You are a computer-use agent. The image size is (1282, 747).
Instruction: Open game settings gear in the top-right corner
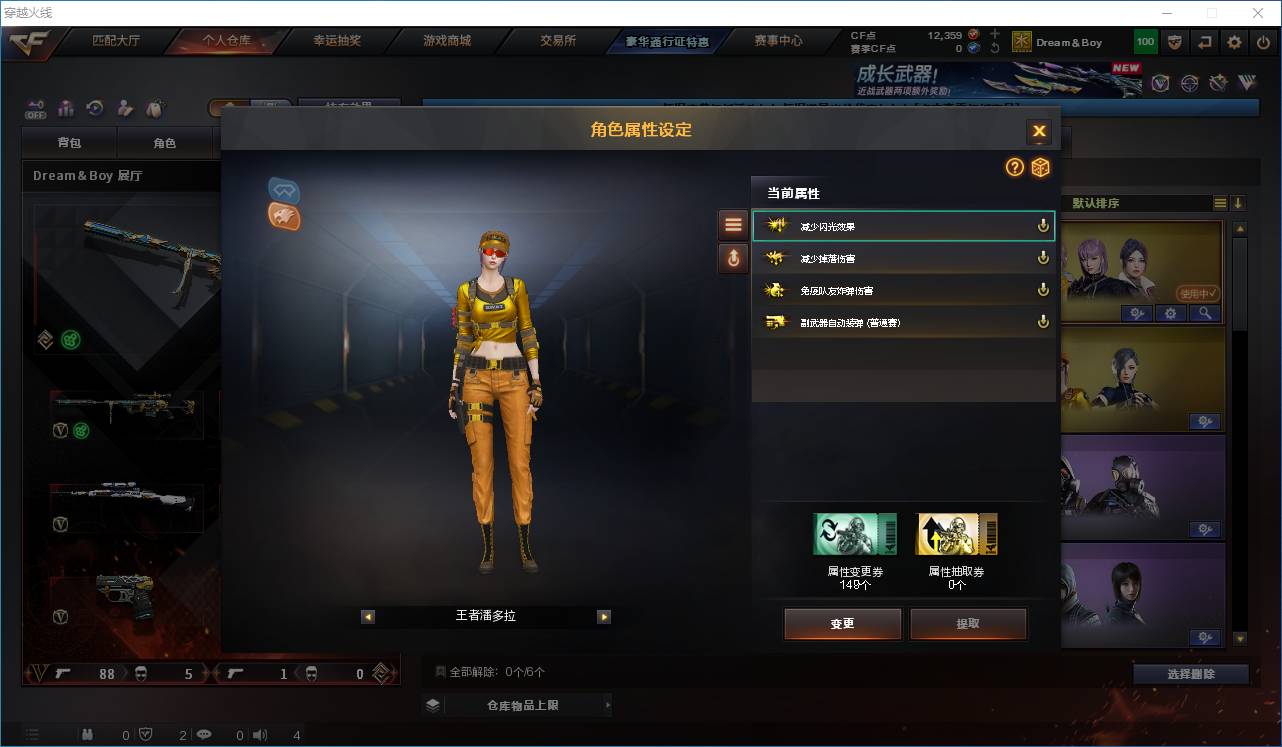coord(1233,42)
